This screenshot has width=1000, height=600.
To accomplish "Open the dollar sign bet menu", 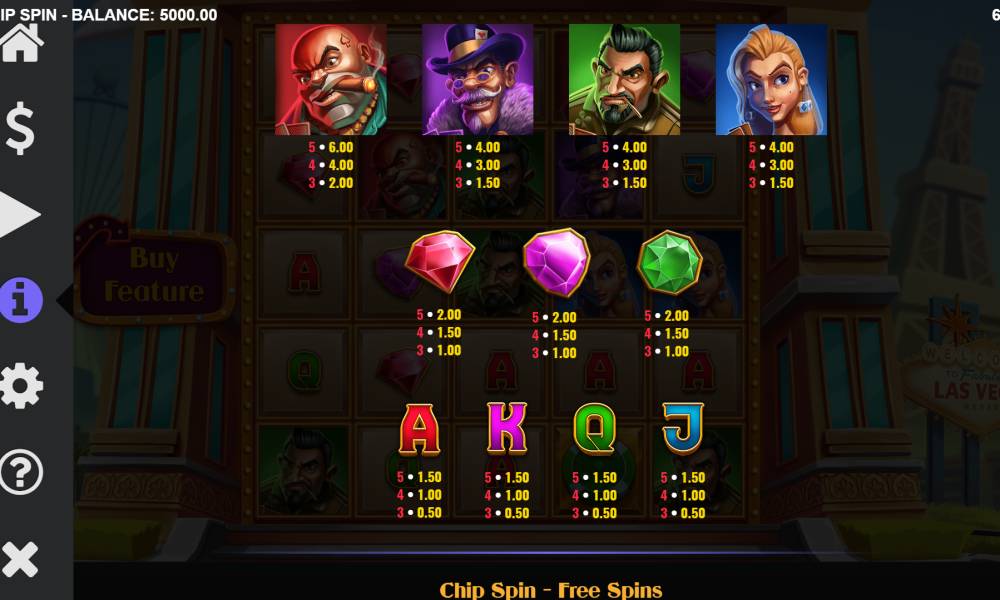I will 21,130.
